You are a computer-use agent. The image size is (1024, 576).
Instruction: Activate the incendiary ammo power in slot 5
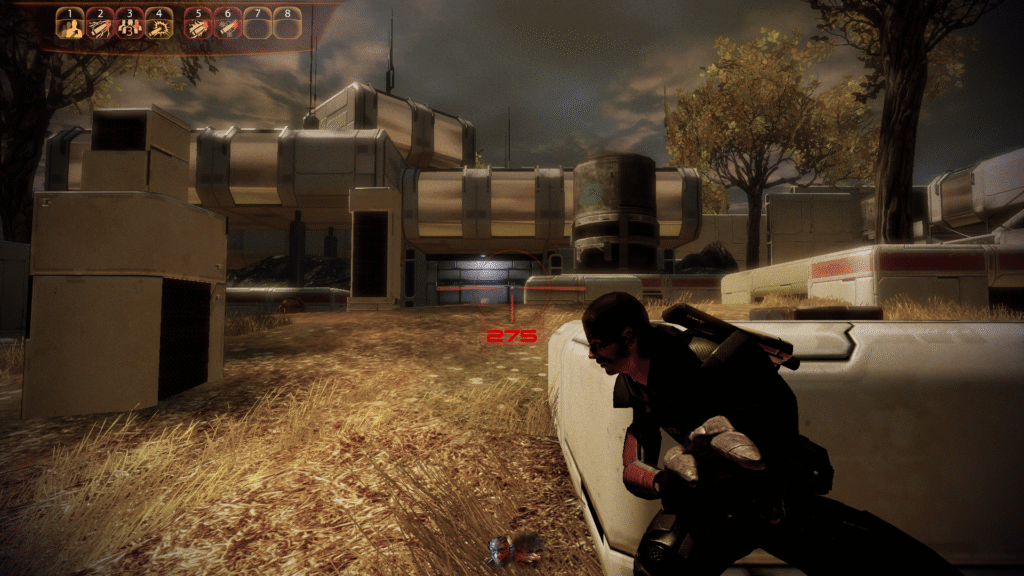(198, 25)
